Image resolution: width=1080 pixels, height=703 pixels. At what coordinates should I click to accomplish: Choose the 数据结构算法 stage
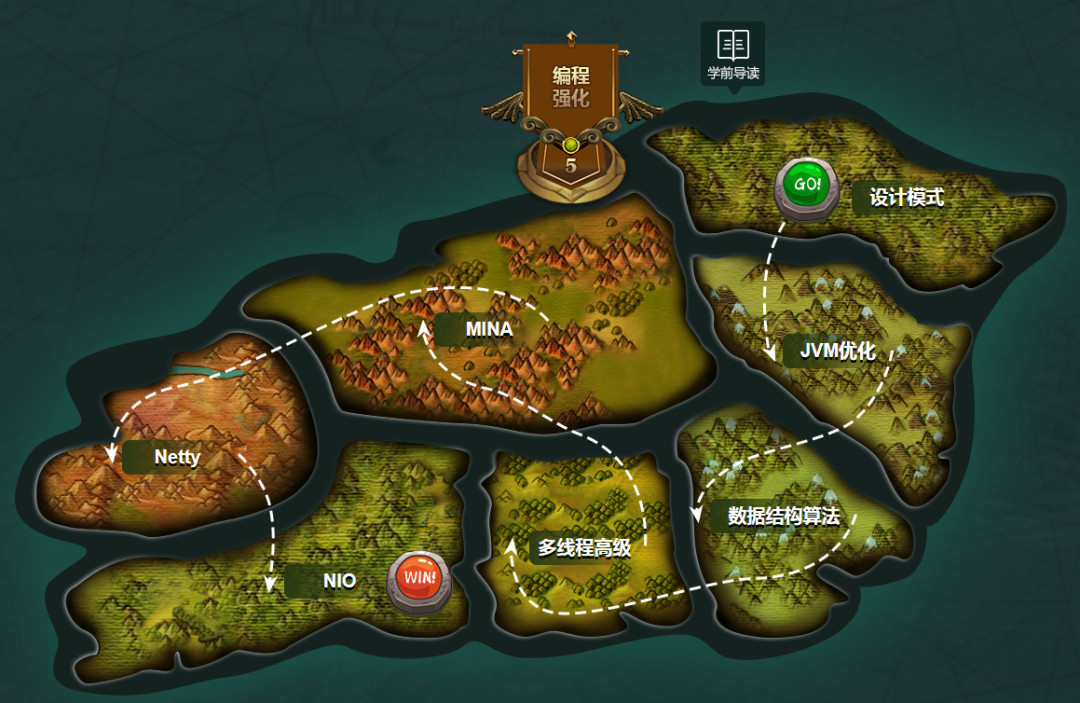click(782, 516)
